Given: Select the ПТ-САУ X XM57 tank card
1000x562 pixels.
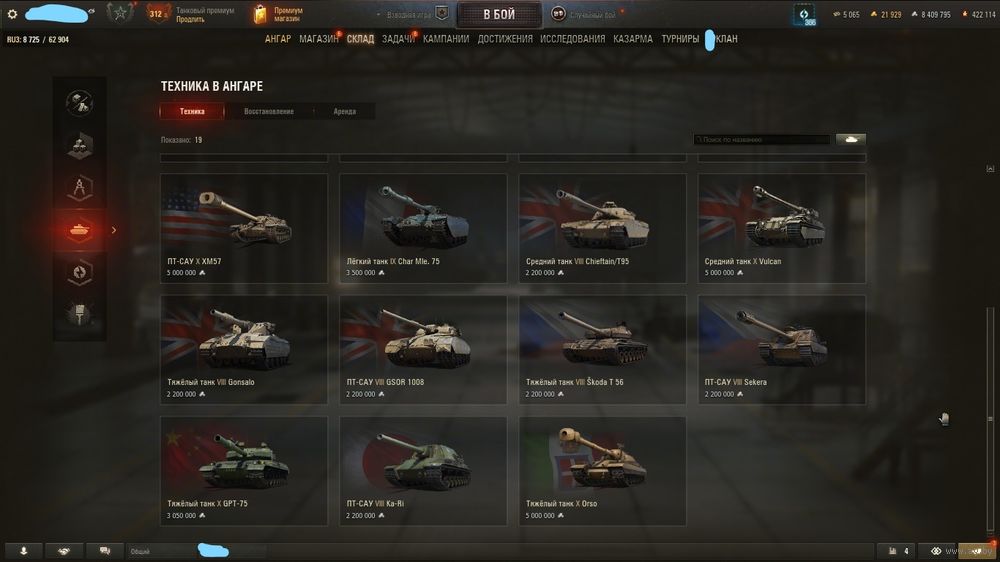Looking at the screenshot, I should [x=244, y=228].
